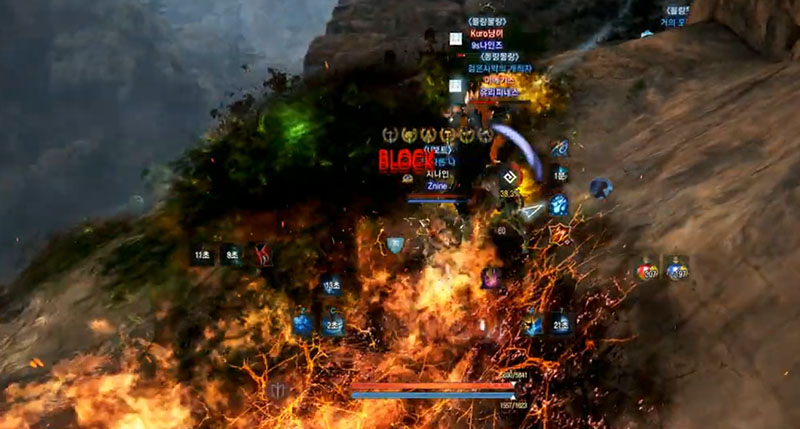Viewport: 800px width, 429px height.
Task: Select the red claw slash skill icon
Action: 262,255
